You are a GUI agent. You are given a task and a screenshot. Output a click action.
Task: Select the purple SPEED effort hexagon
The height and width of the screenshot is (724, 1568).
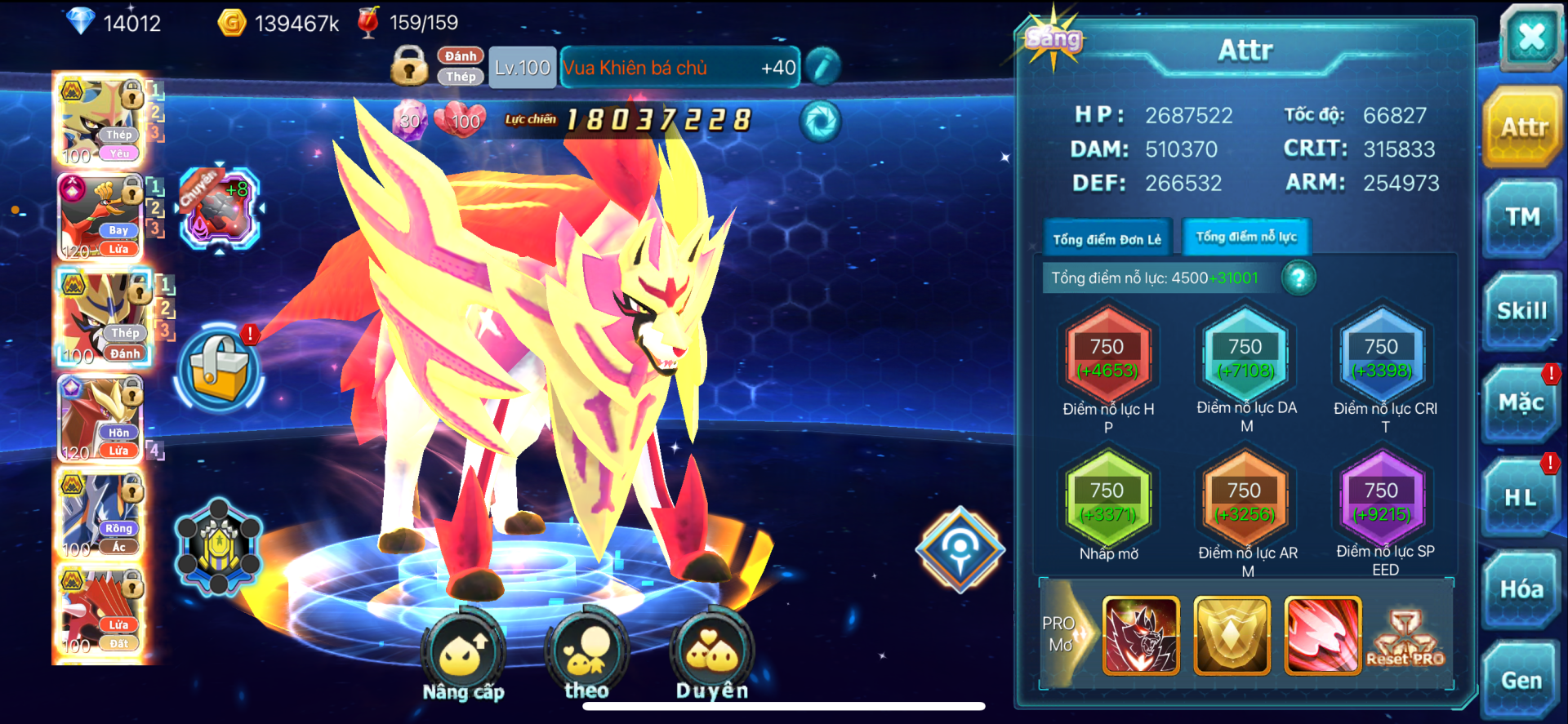click(1382, 501)
